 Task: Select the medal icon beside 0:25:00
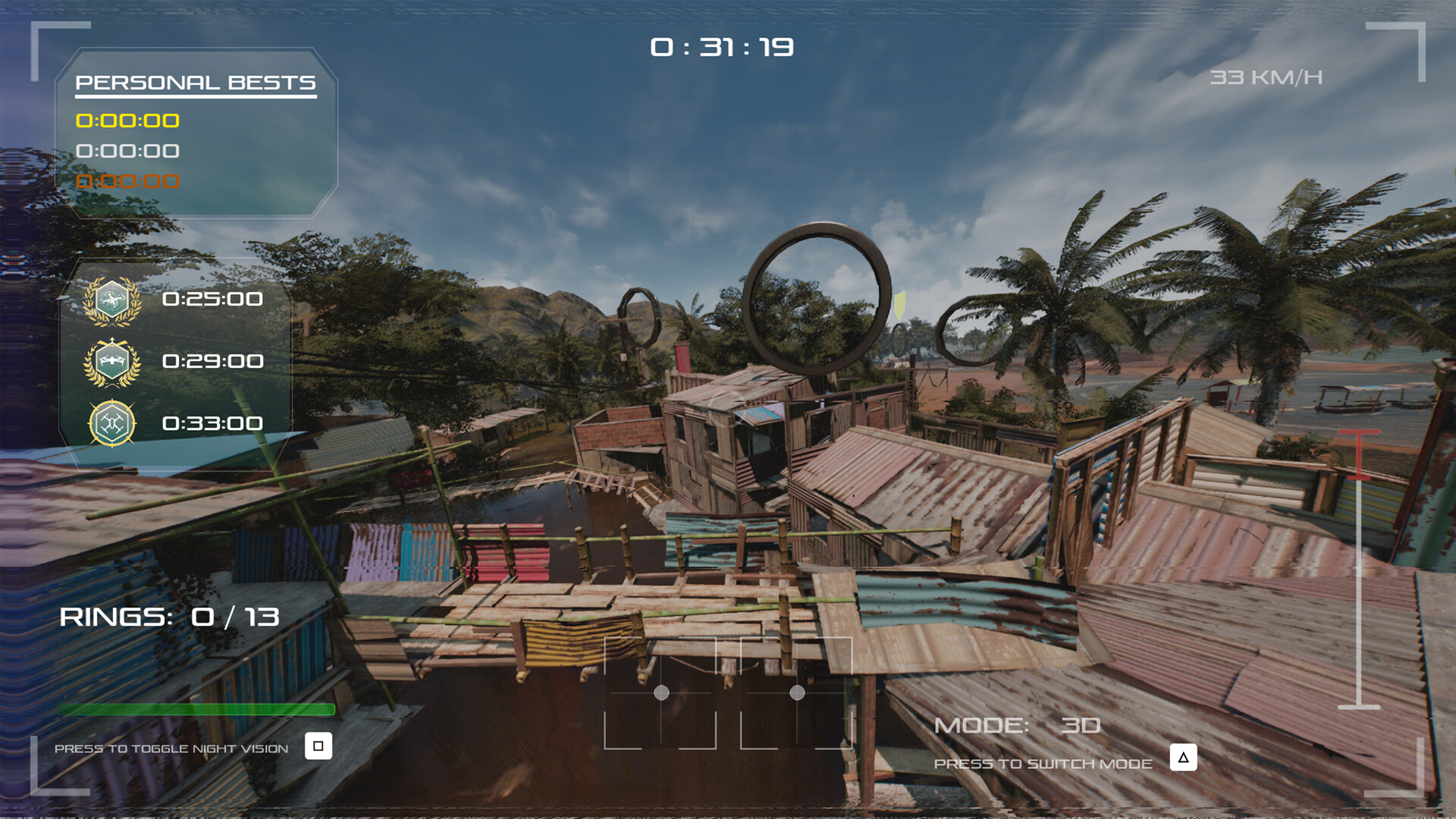point(112,300)
